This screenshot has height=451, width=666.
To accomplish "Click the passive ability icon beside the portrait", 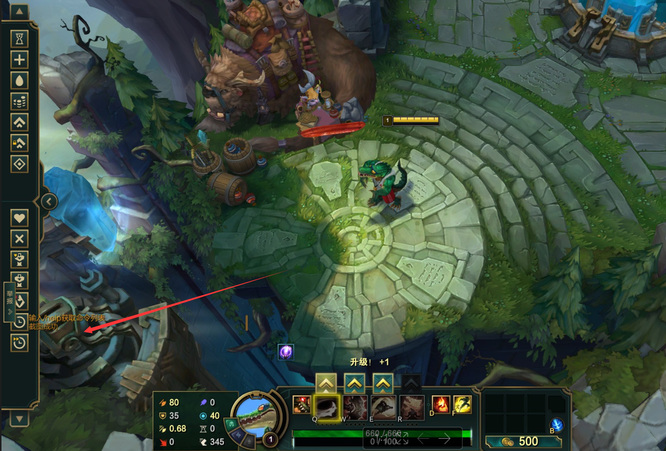I will point(301,404).
